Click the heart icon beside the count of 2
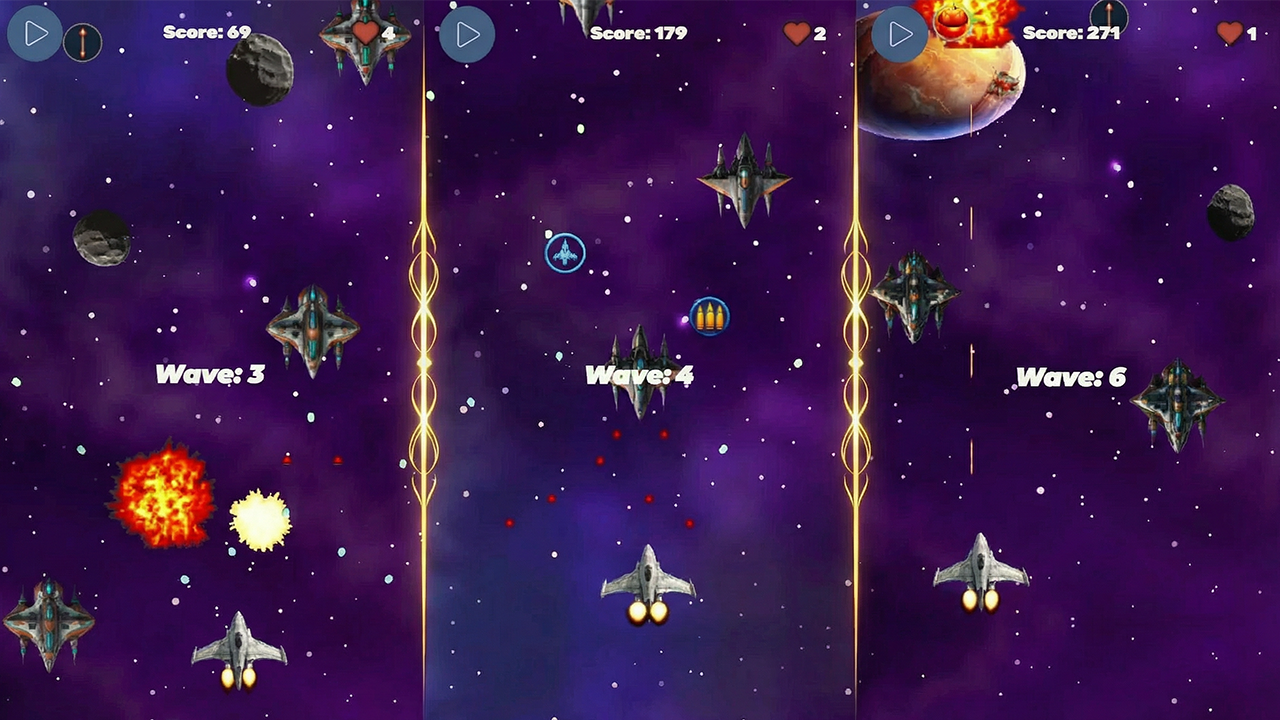Image resolution: width=1280 pixels, height=720 pixels. (796, 32)
